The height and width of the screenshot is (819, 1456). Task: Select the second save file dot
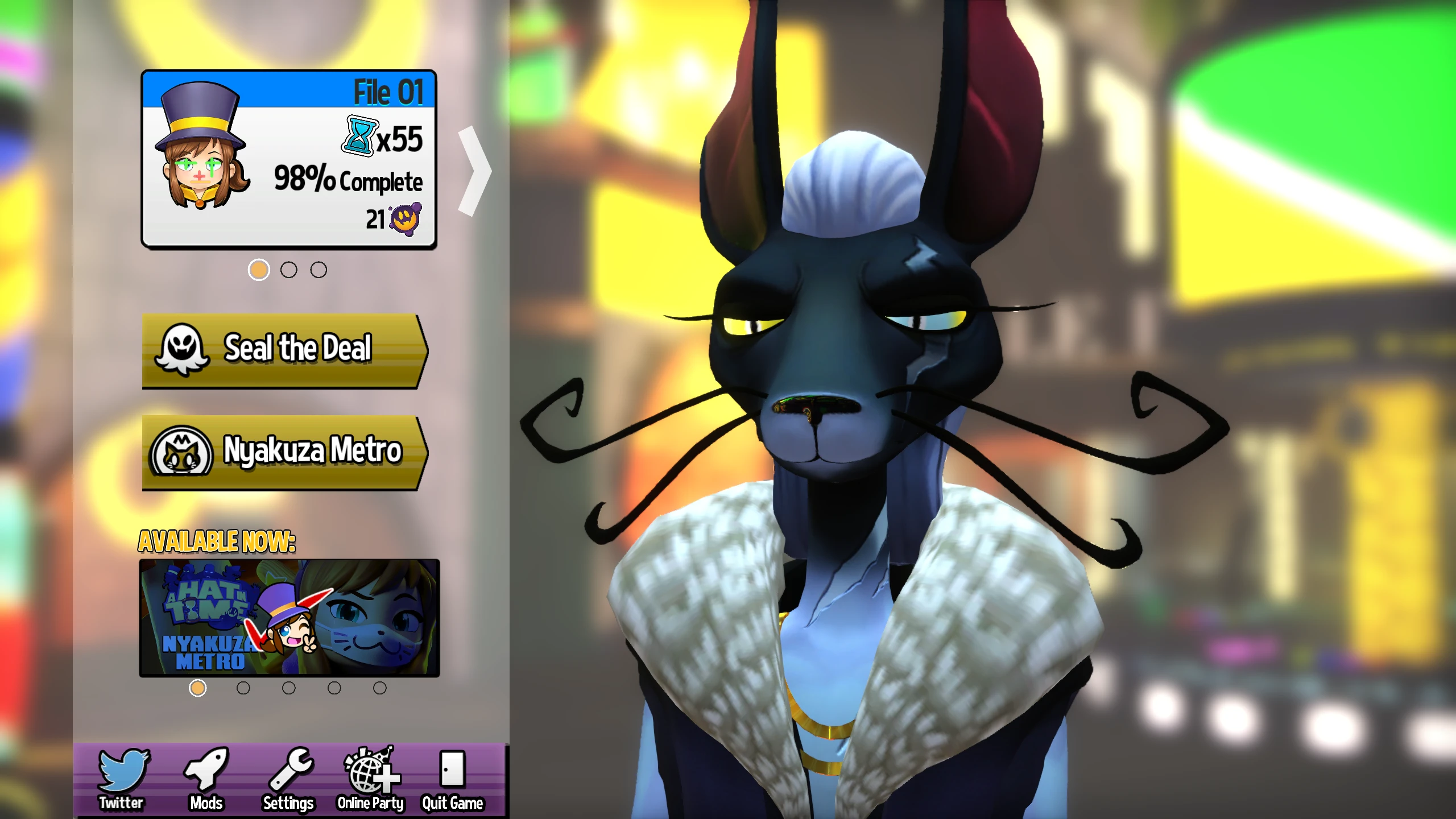(289, 270)
